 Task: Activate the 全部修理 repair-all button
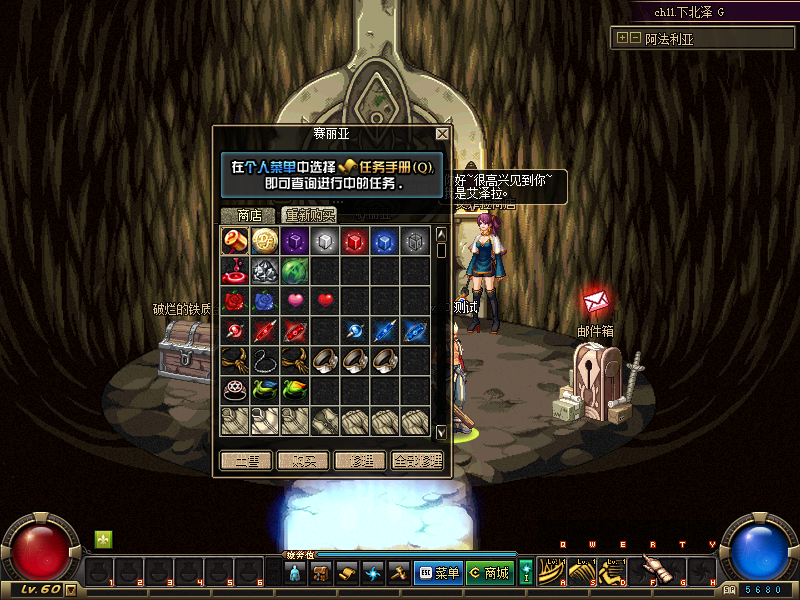[x=418, y=461]
